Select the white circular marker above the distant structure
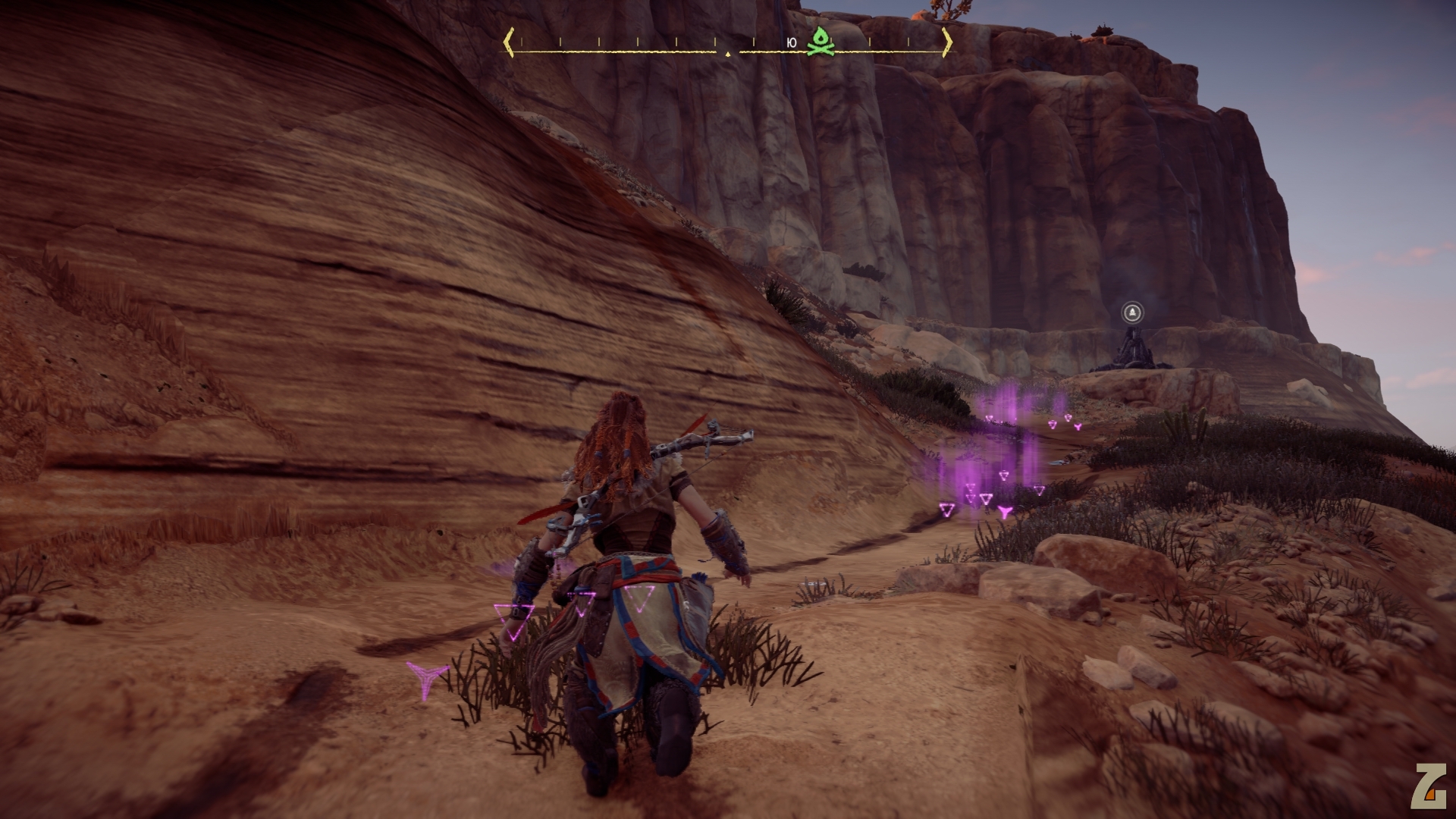The height and width of the screenshot is (819, 1456). (x=1131, y=312)
